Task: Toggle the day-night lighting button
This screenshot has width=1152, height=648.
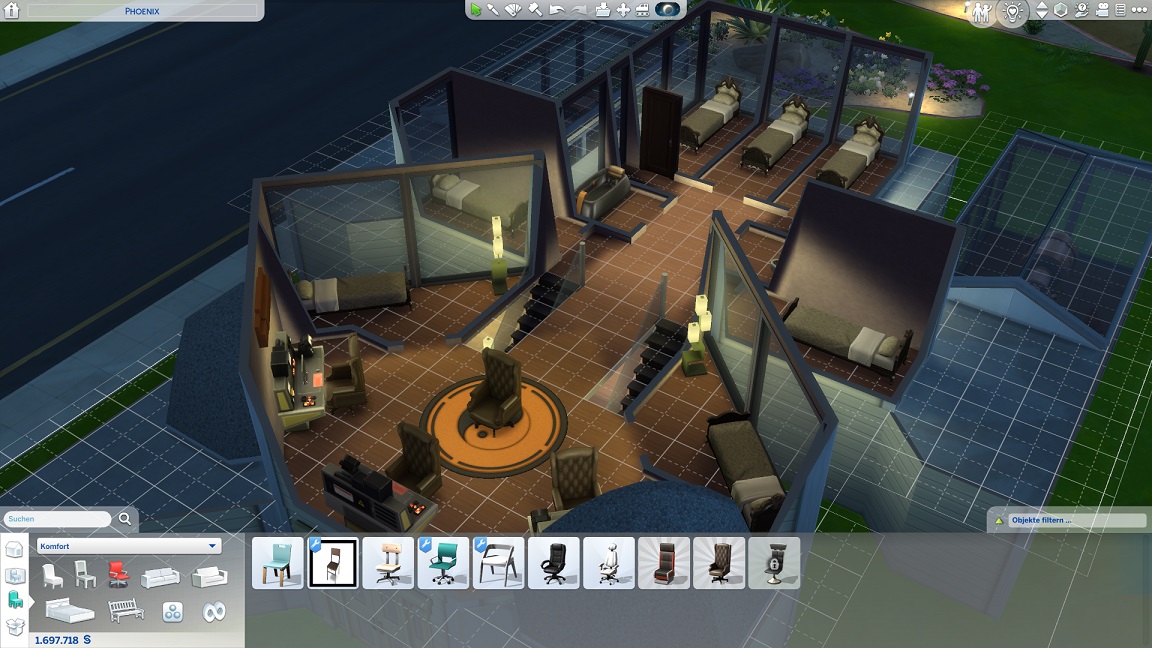Action: (x=668, y=10)
